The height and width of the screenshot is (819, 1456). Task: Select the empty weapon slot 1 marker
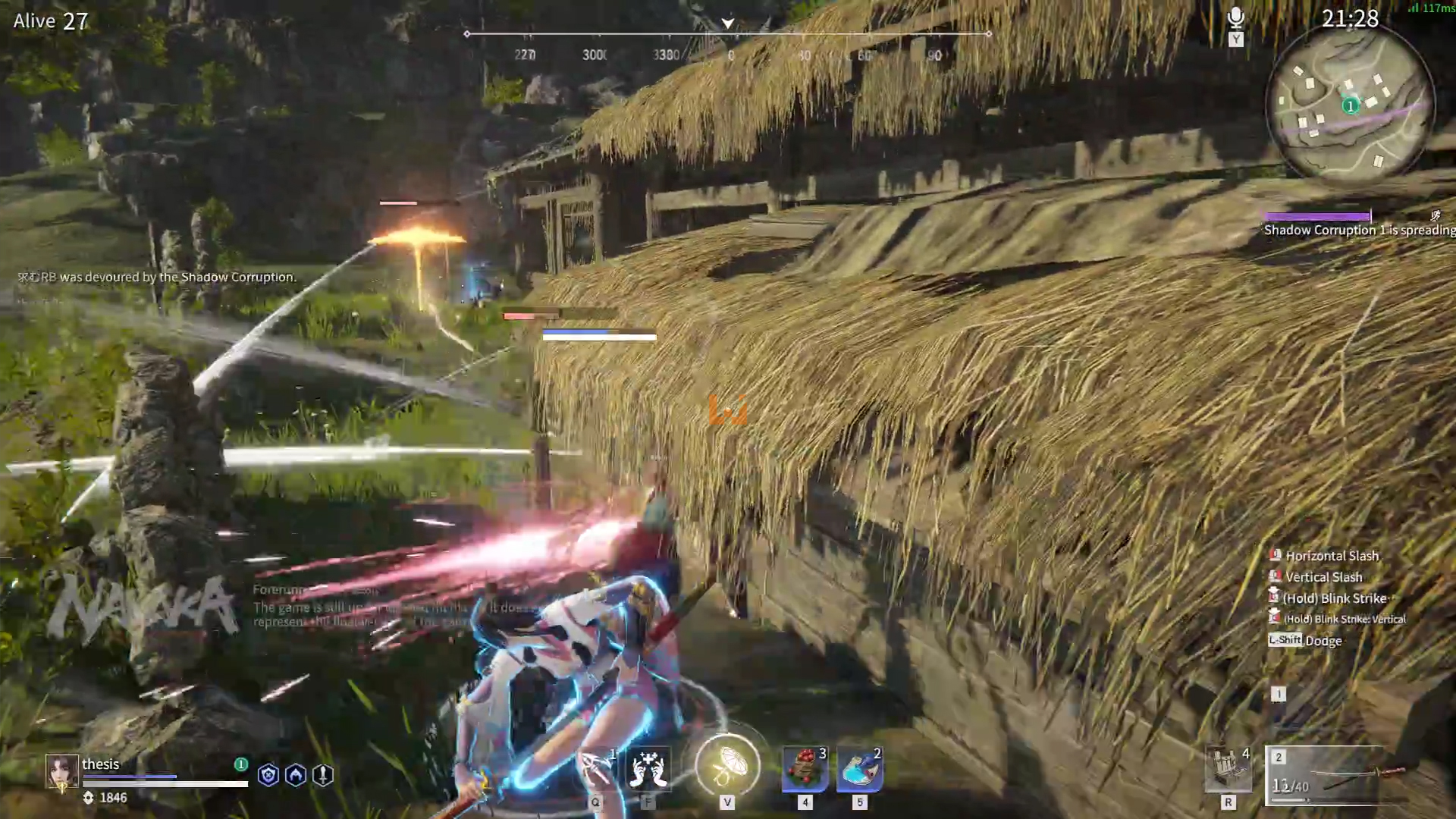1279,694
